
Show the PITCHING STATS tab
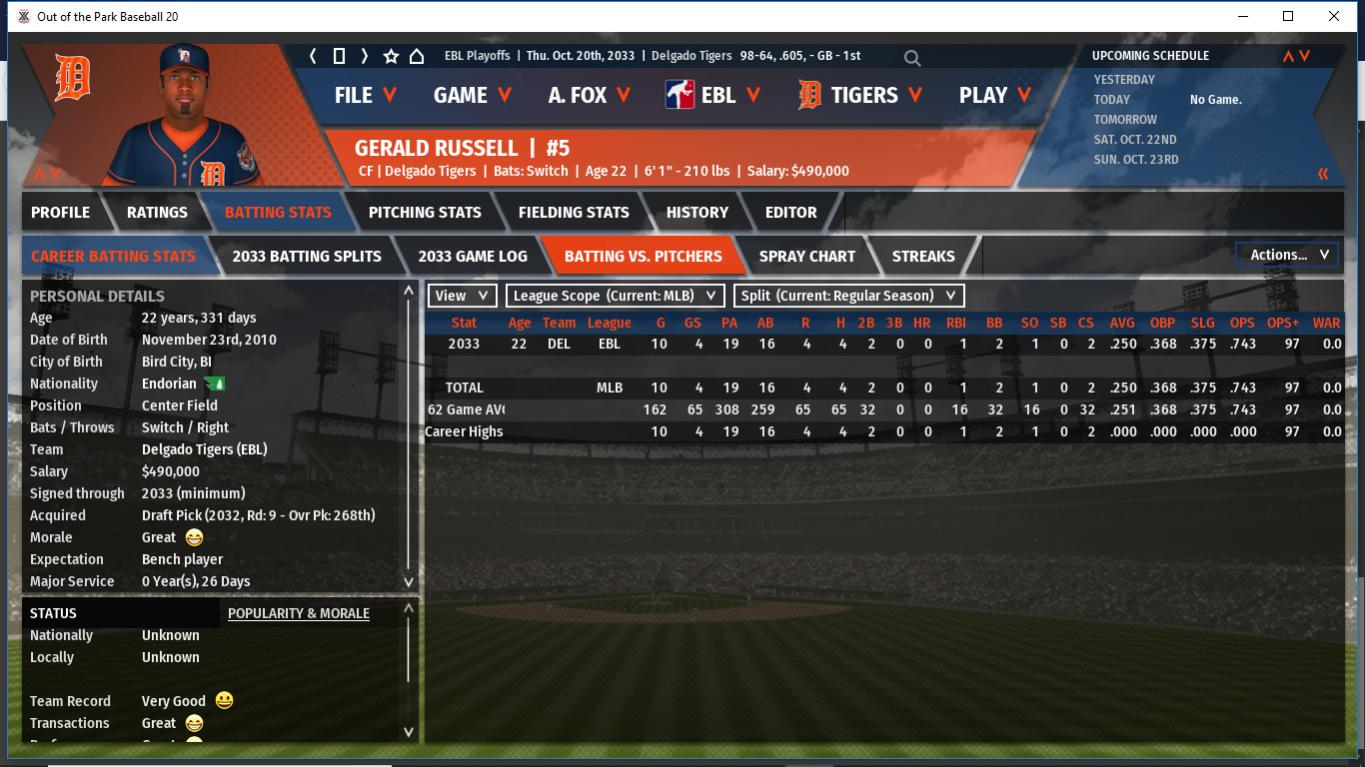pos(424,212)
